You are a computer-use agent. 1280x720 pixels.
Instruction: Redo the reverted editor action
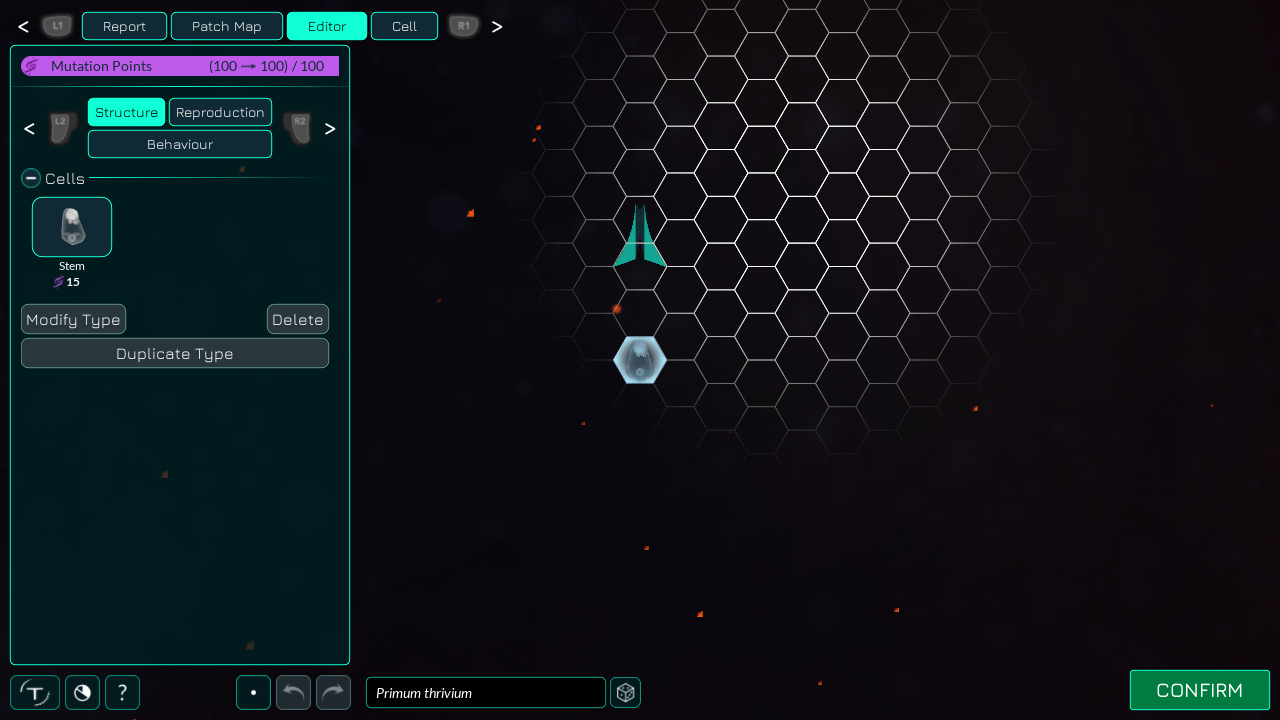pyautogui.click(x=333, y=692)
